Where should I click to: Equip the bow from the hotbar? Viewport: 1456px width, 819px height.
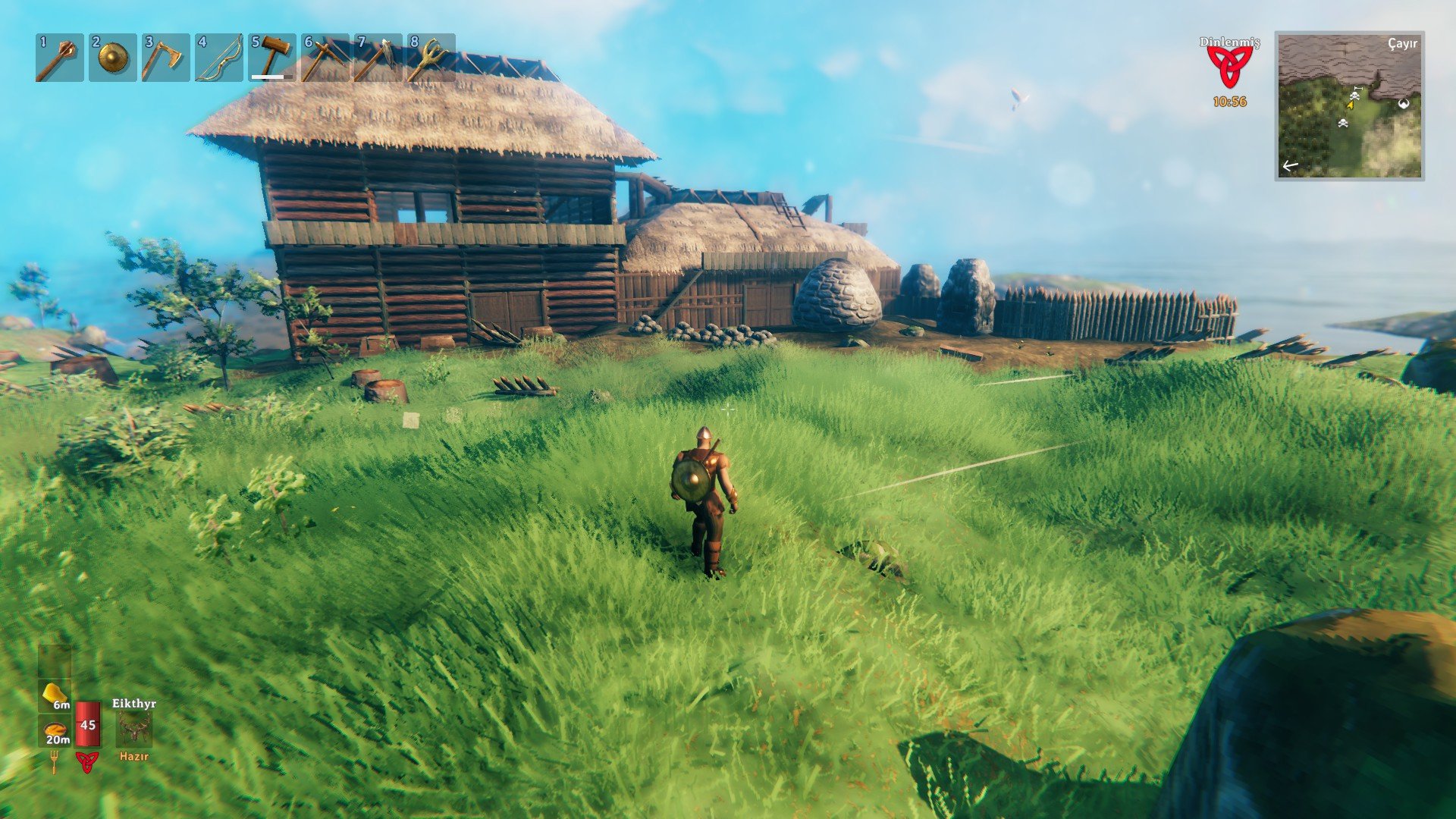[218, 58]
